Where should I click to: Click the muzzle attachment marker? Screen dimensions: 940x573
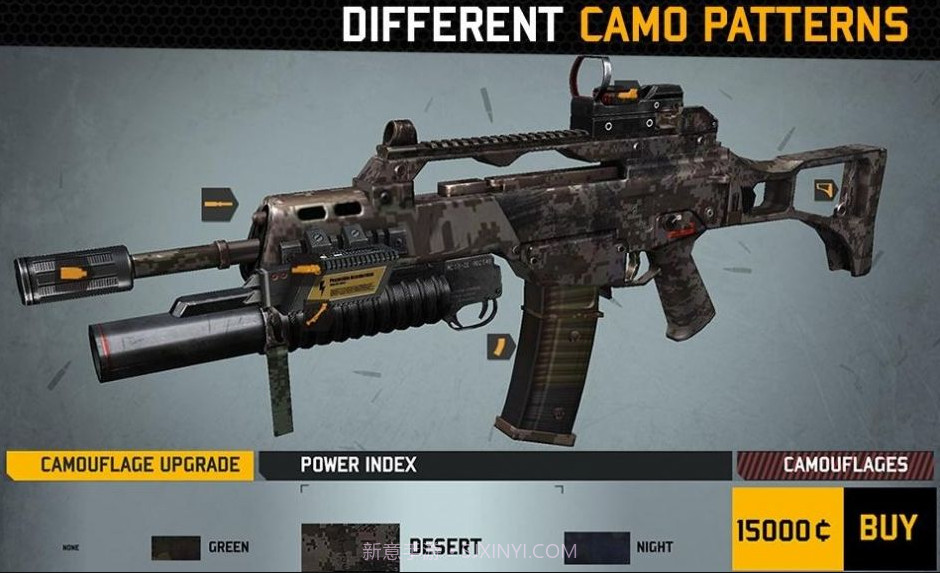(70, 271)
